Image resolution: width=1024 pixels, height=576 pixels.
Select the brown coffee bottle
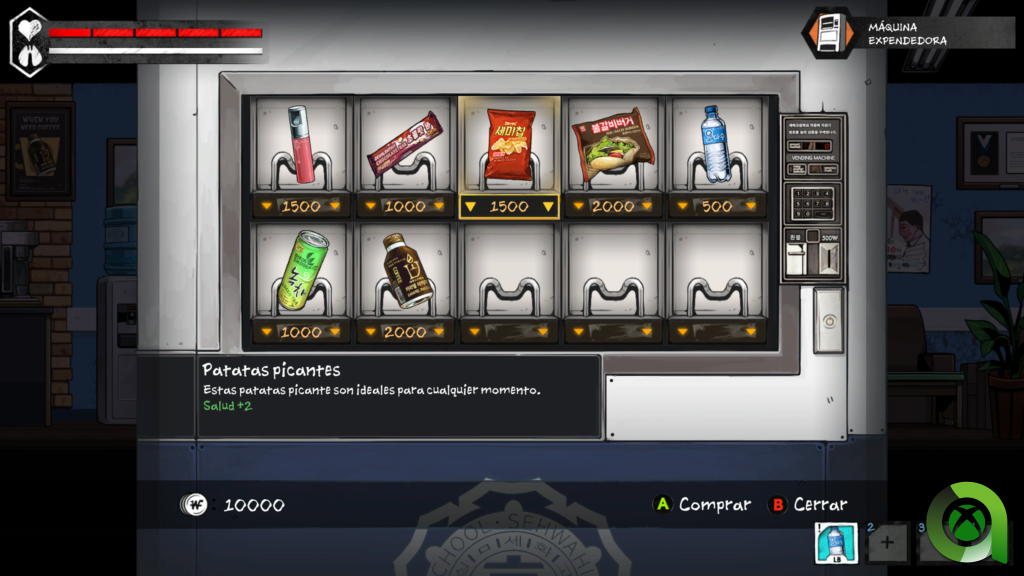[405, 272]
